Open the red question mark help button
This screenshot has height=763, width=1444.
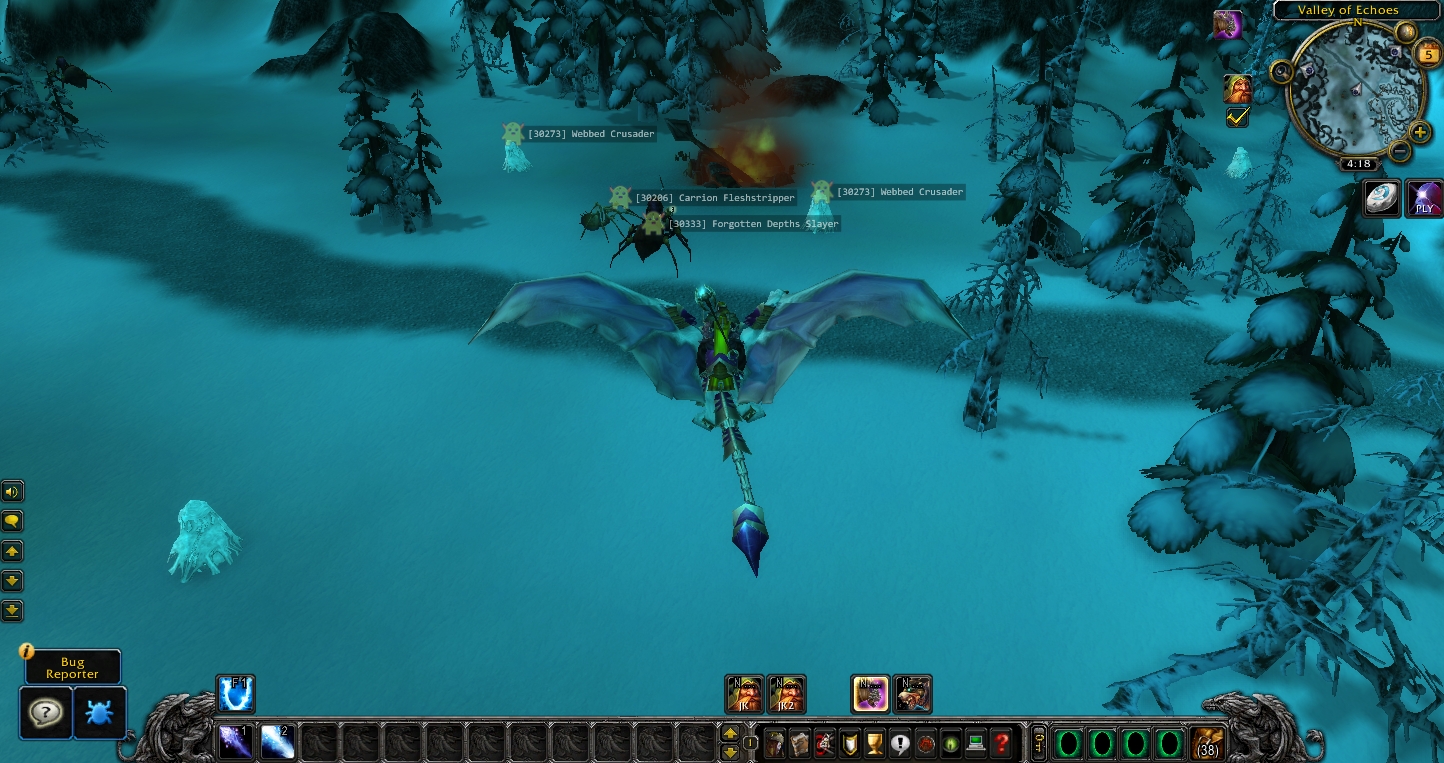[1001, 744]
